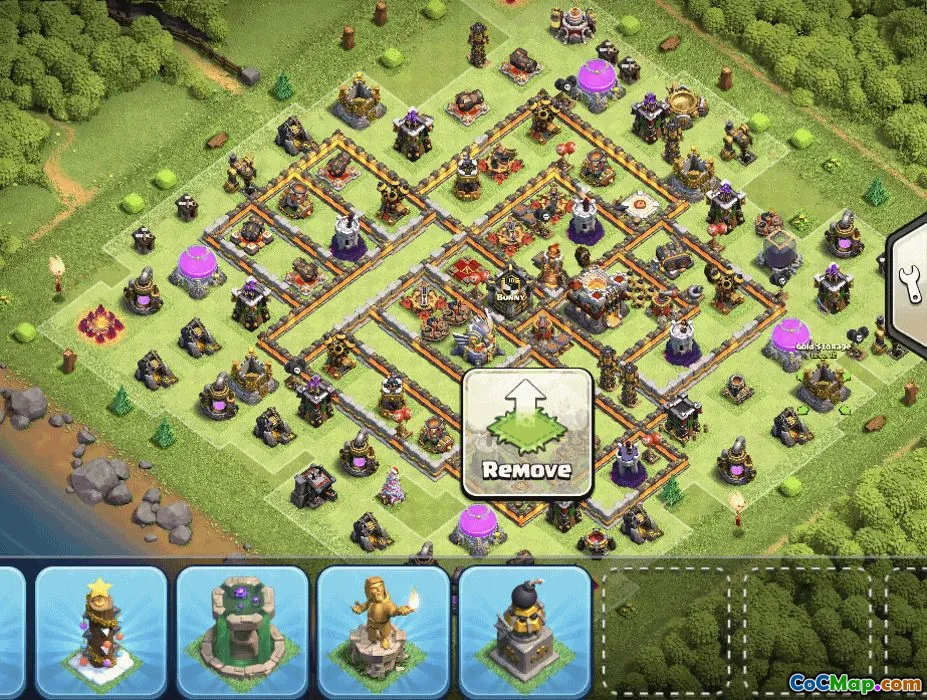927x700 pixels.
Task: Click the Remove button
Action: coord(527,434)
